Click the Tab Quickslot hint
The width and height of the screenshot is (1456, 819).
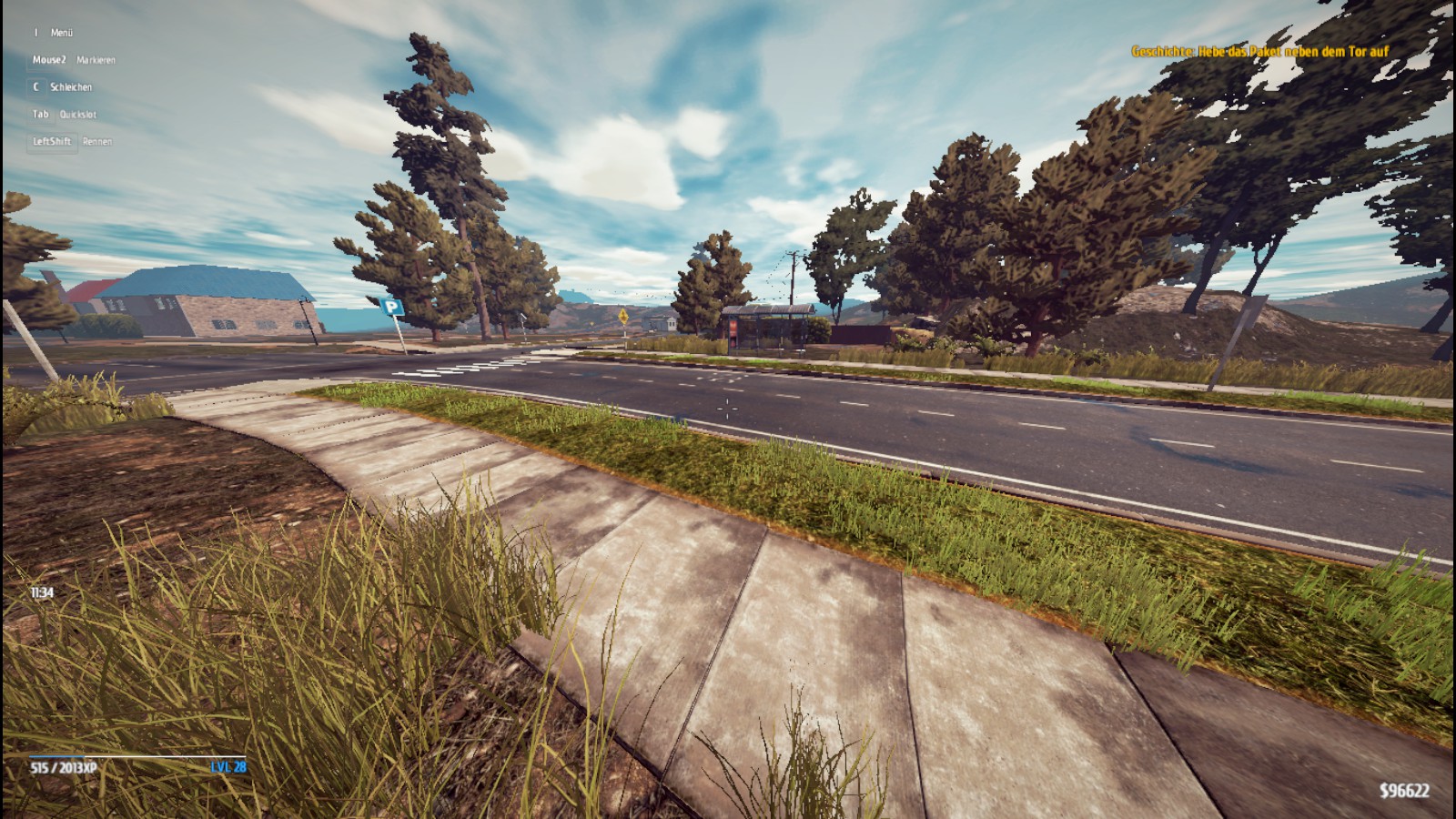[x=64, y=115]
